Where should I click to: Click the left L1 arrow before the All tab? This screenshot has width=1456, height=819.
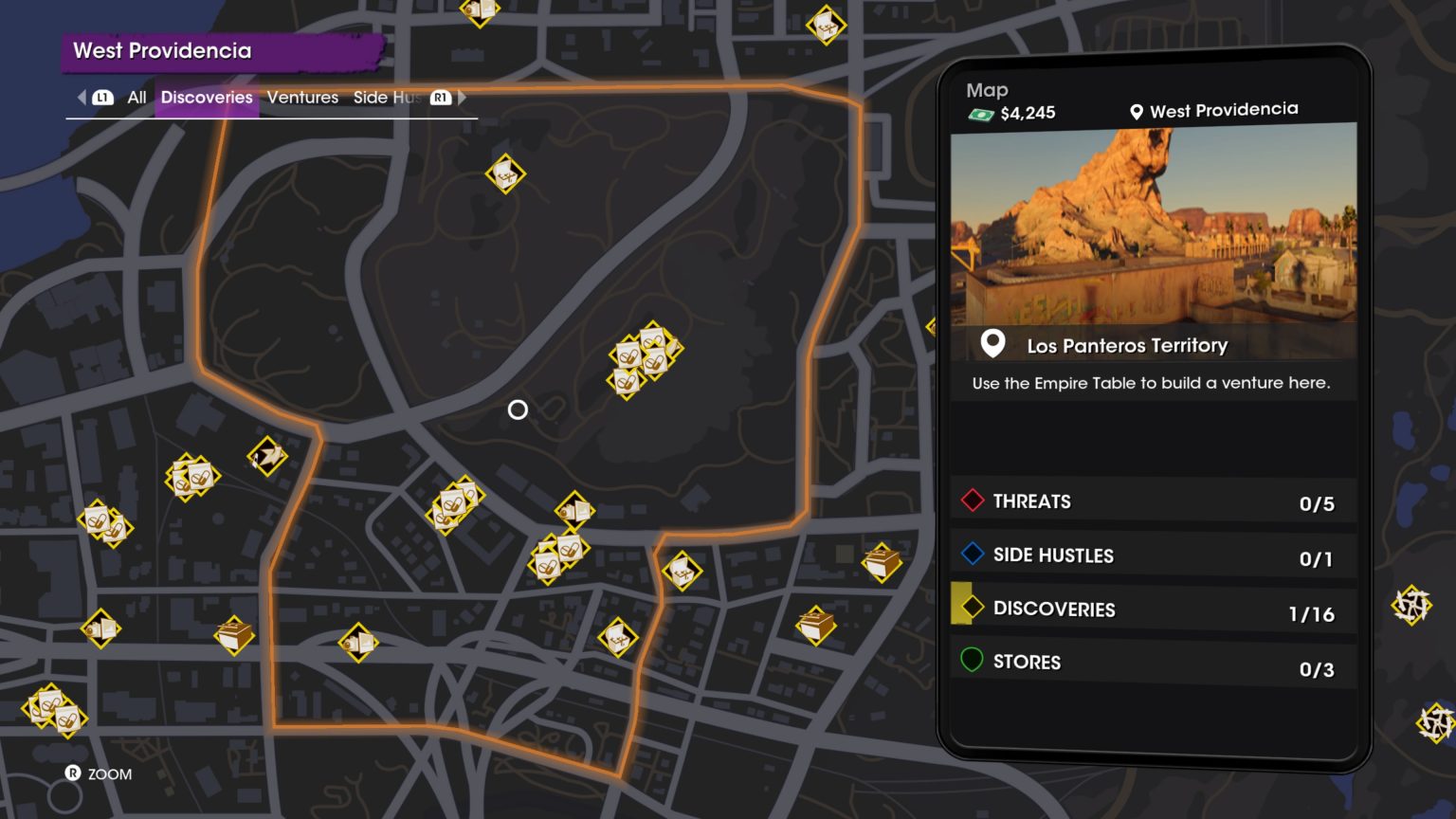point(81,98)
